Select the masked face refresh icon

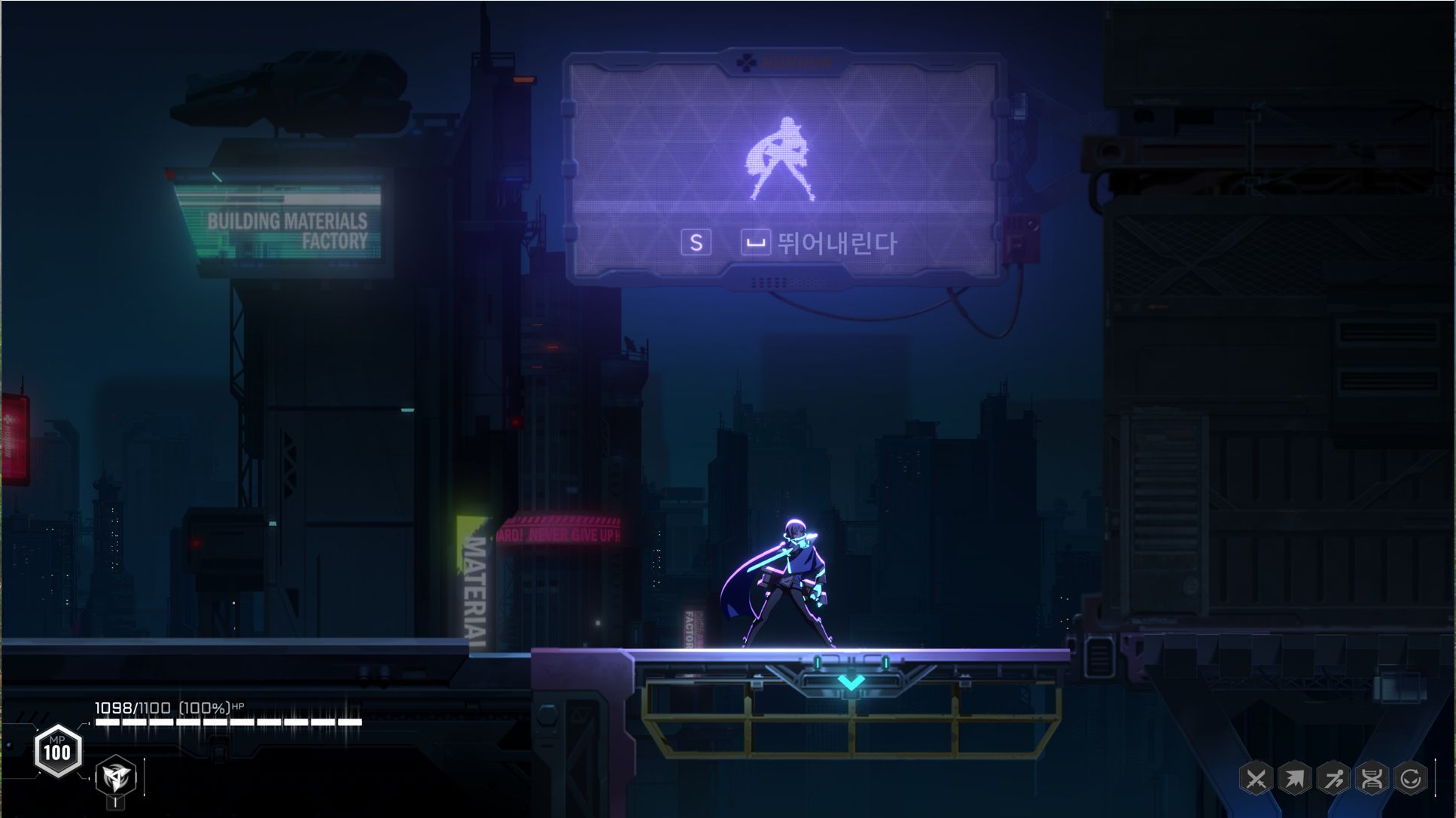tap(1410, 779)
